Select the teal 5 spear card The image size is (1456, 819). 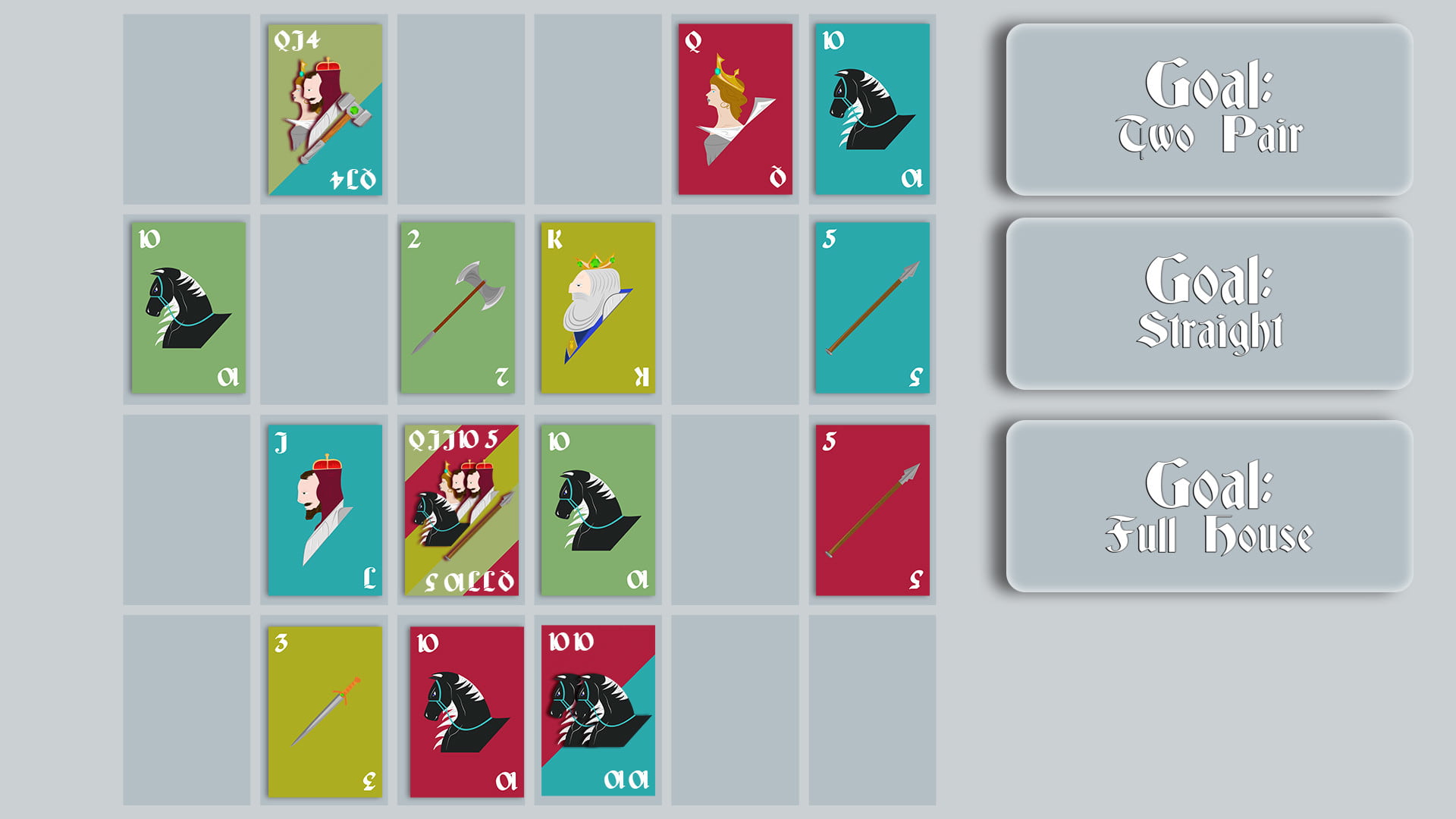pos(871,307)
